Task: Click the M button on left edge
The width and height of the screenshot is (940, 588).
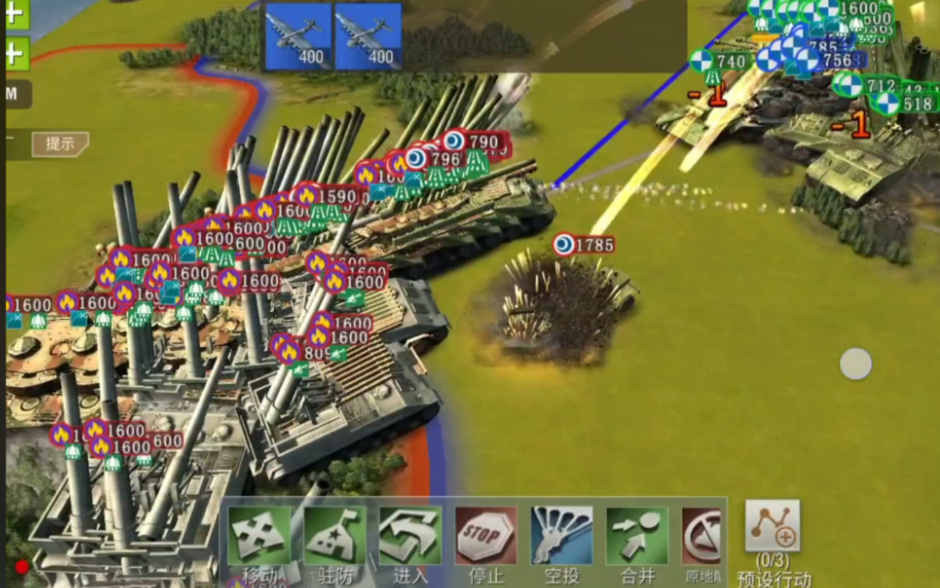Action: click(x=14, y=94)
